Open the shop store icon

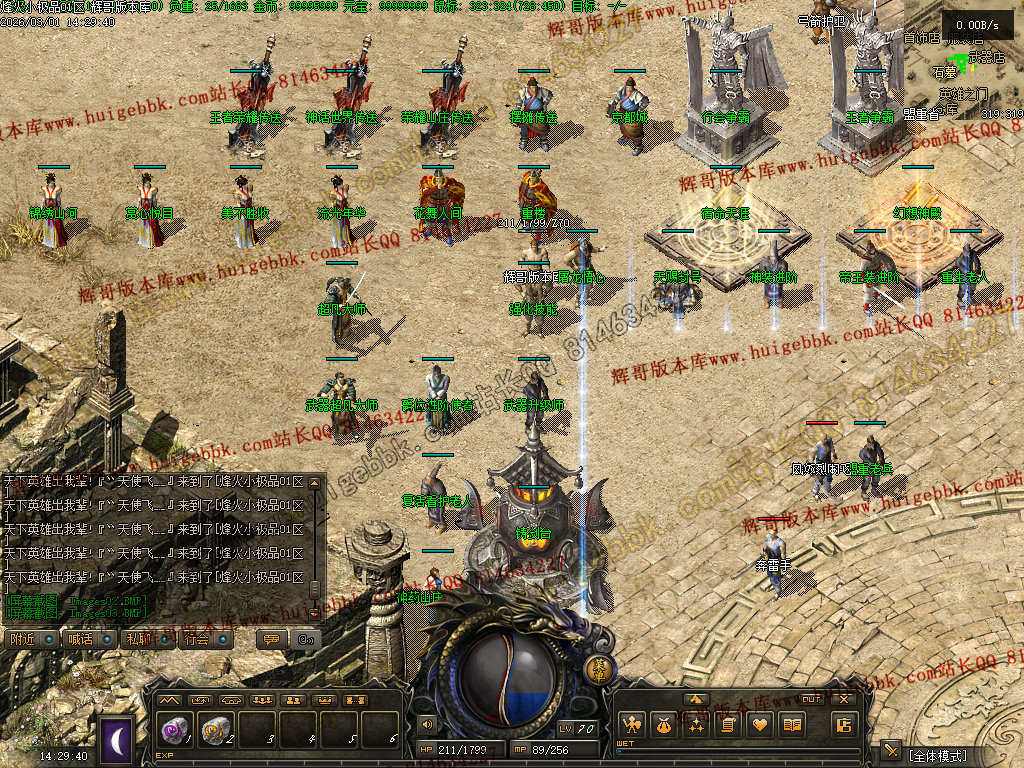tap(843, 724)
